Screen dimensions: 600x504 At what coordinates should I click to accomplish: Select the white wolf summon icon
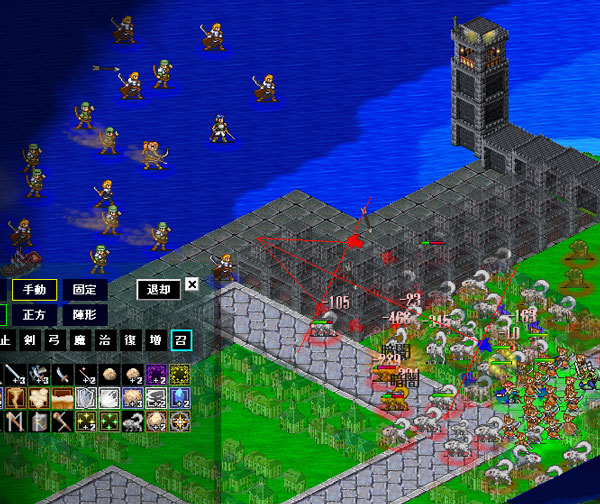(132, 422)
